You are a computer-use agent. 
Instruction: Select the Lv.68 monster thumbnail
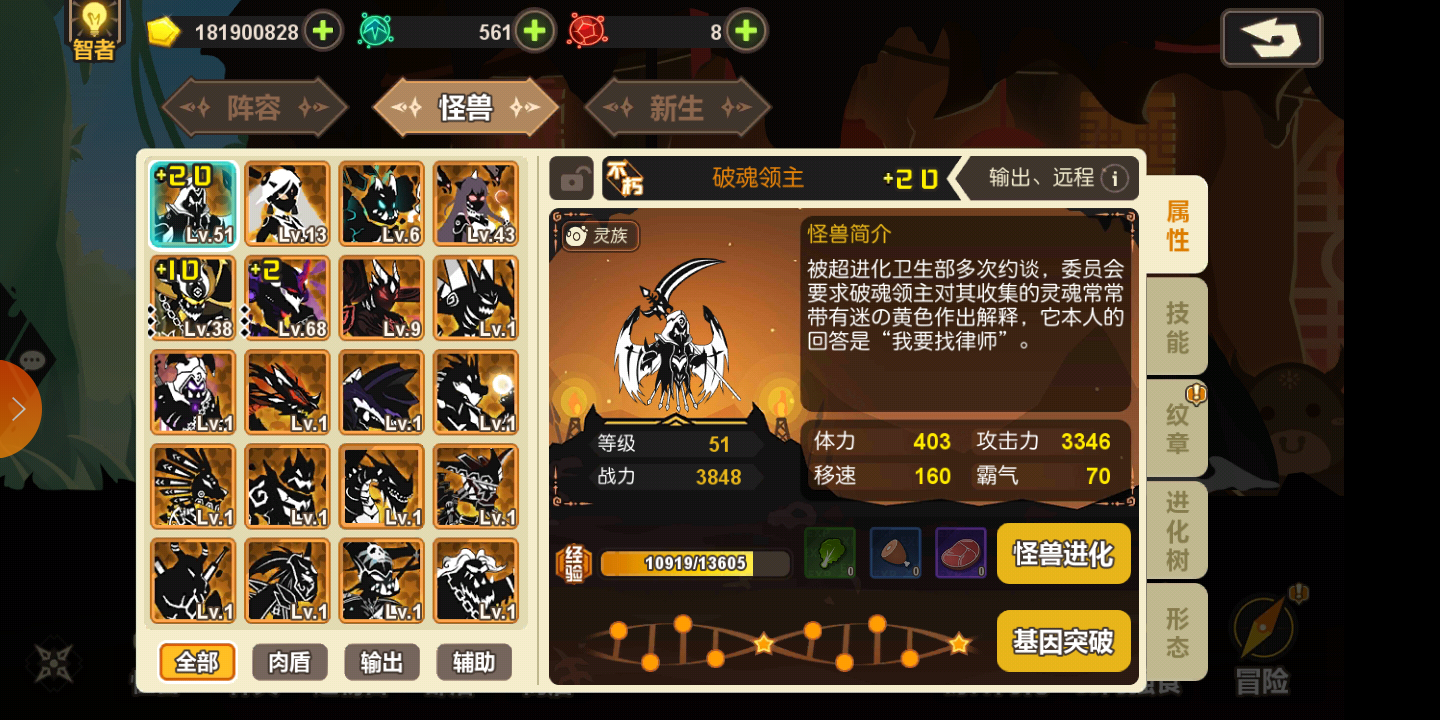(287, 297)
